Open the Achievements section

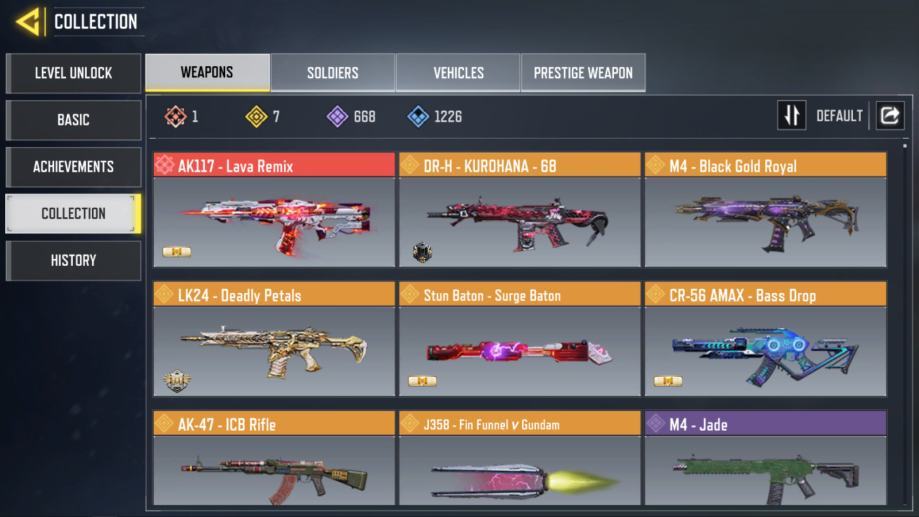(73, 167)
